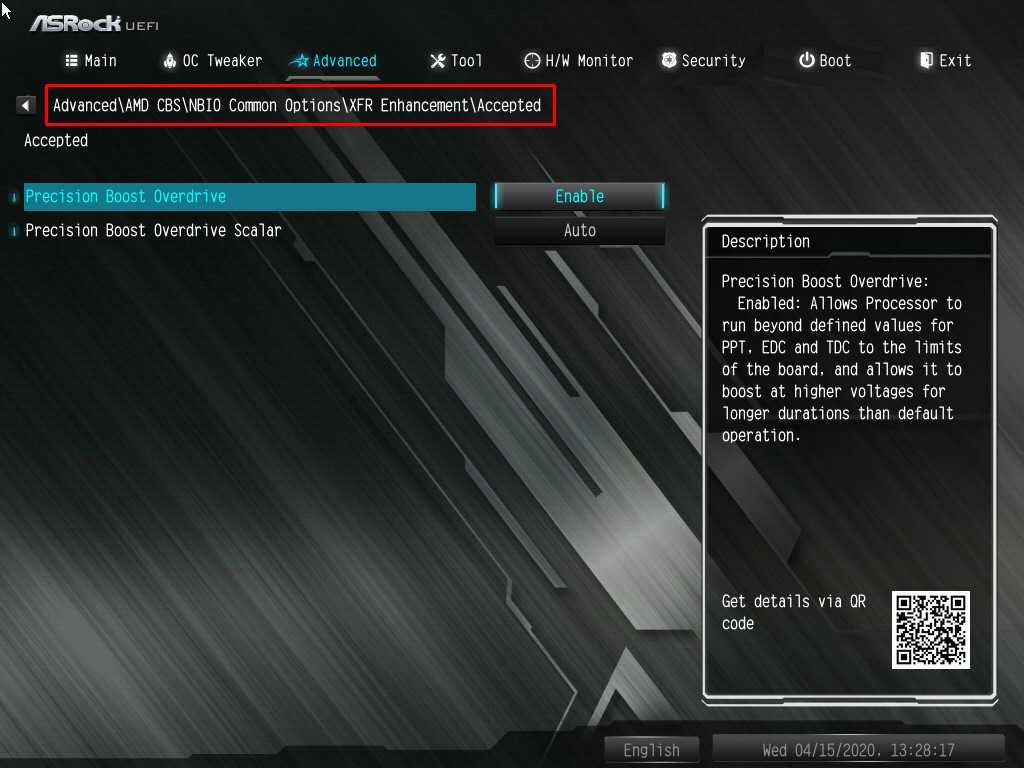Click the back arrow beside the breadcrumb
Viewport: 1024px width, 768px height.
click(26, 105)
